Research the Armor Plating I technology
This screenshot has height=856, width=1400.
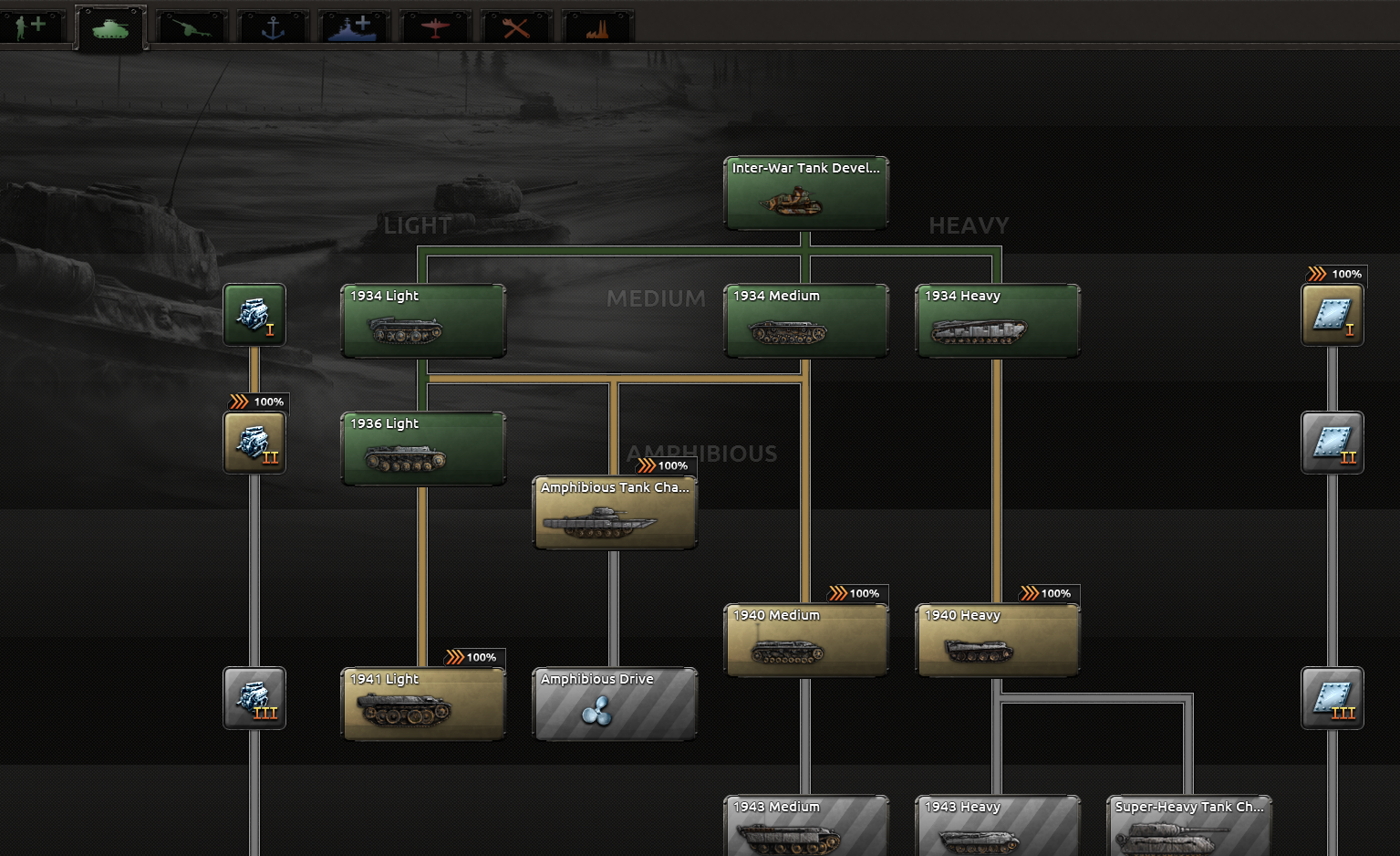[1333, 314]
